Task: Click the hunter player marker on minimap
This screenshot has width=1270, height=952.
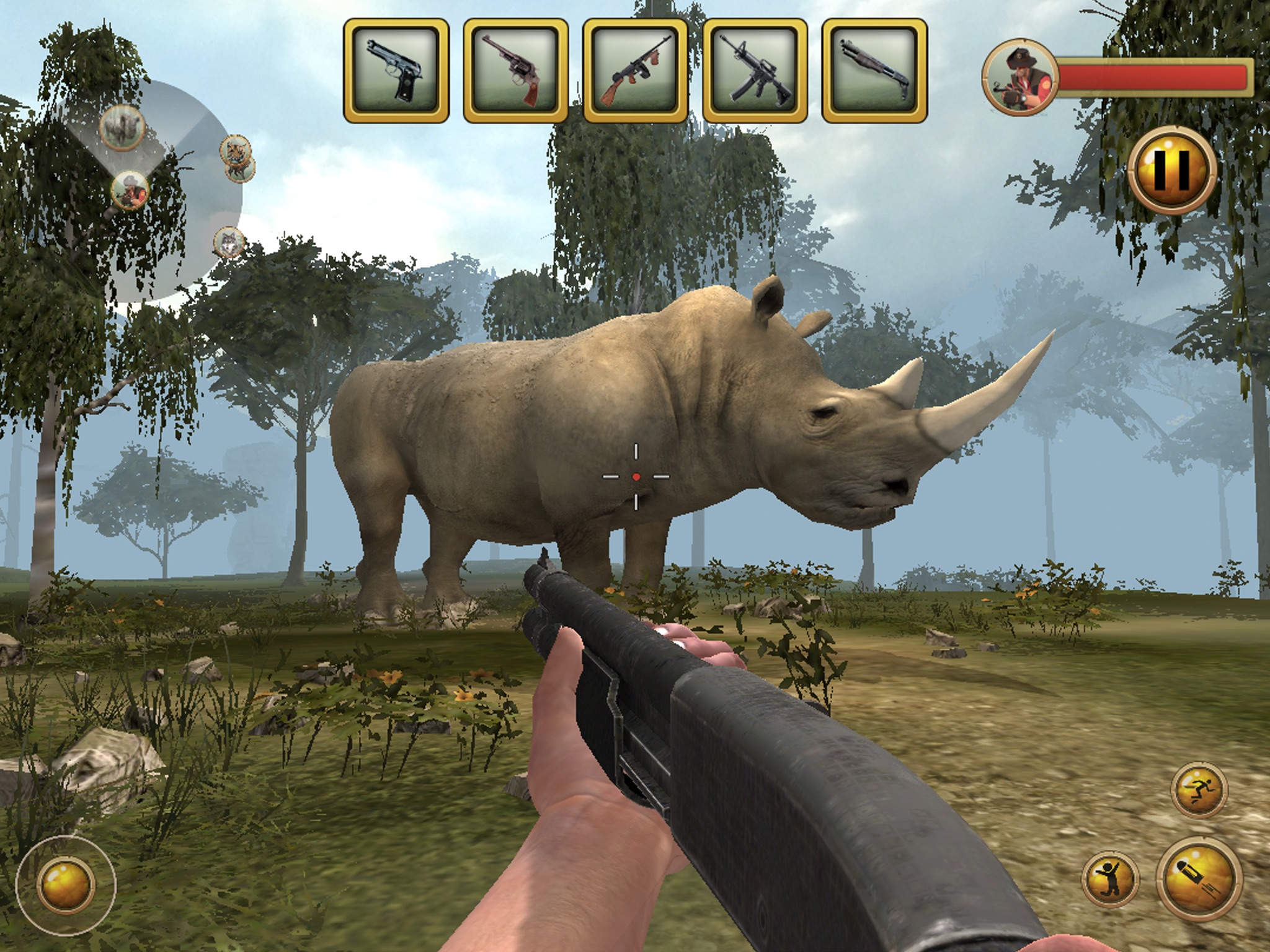Action: (x=130, y=190)
